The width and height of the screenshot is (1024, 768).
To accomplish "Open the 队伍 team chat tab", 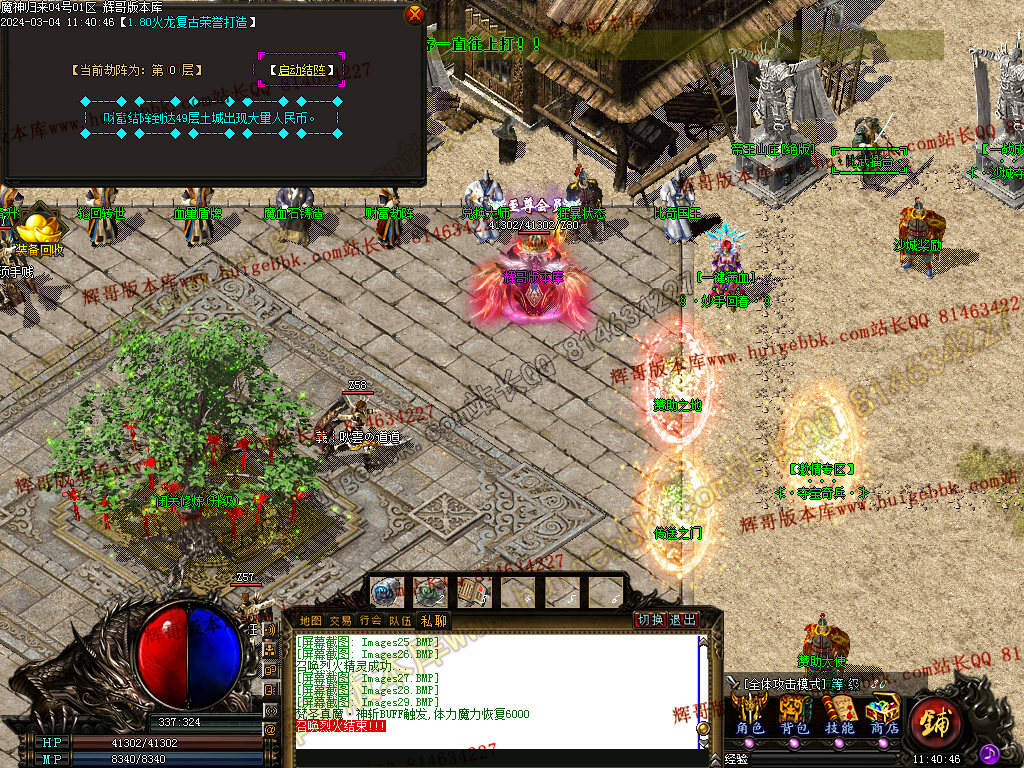I will click(400, 621).
